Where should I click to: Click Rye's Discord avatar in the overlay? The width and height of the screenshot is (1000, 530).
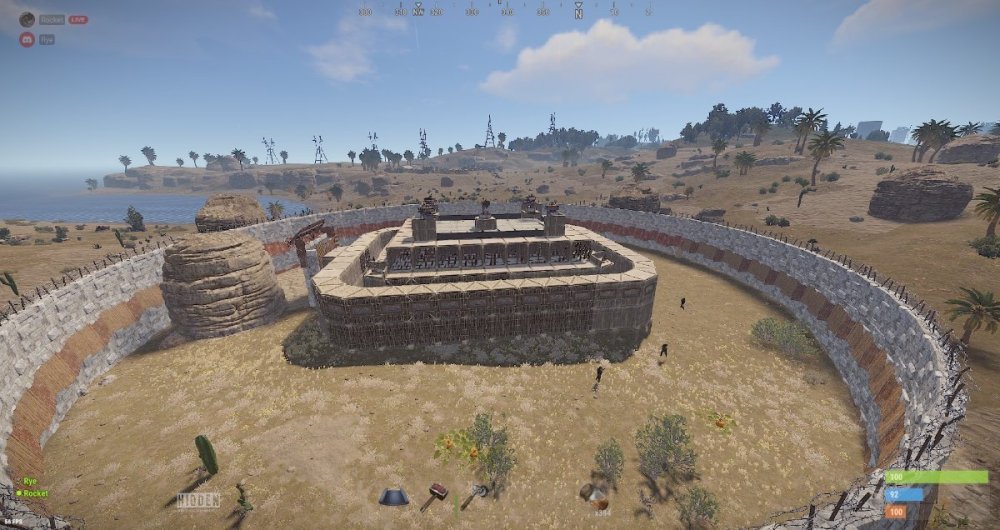(x=27, y=39)
